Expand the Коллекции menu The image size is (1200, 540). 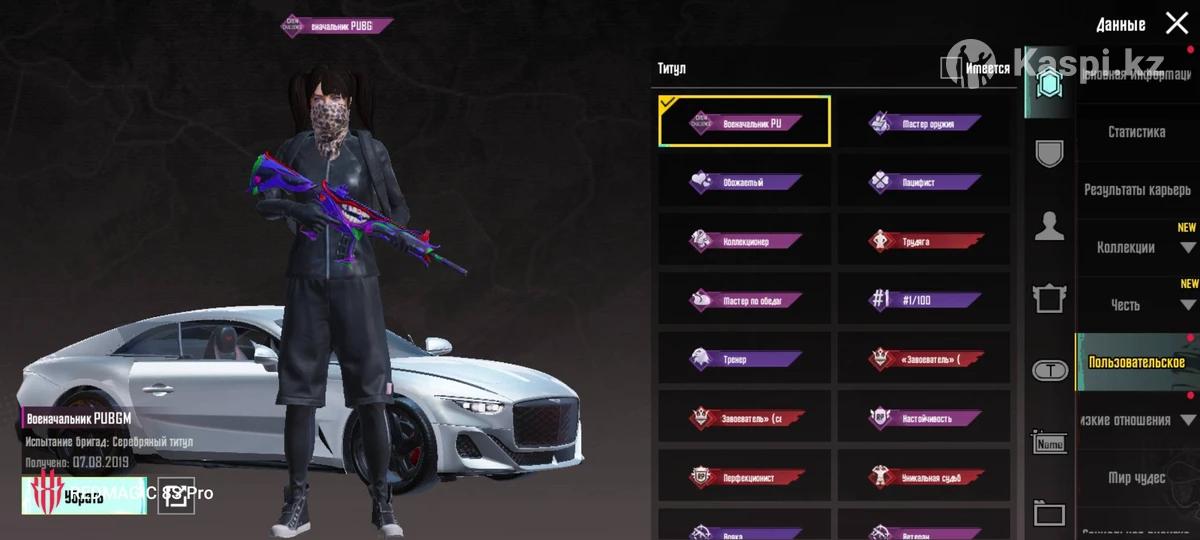pyautogui.click(x=1136, y=248)
